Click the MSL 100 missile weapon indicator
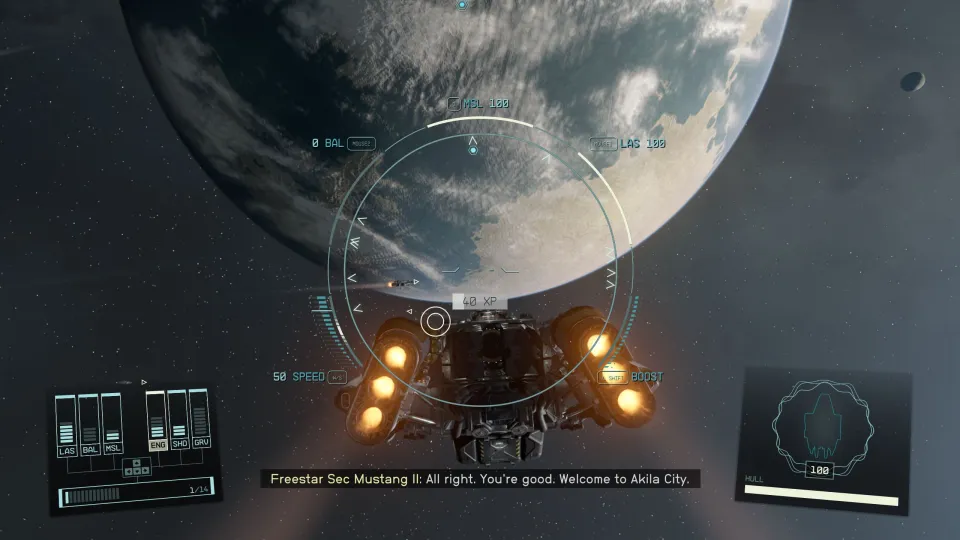Image resolution: width=960 pixels, height=540 pixels. coord(479,103)
